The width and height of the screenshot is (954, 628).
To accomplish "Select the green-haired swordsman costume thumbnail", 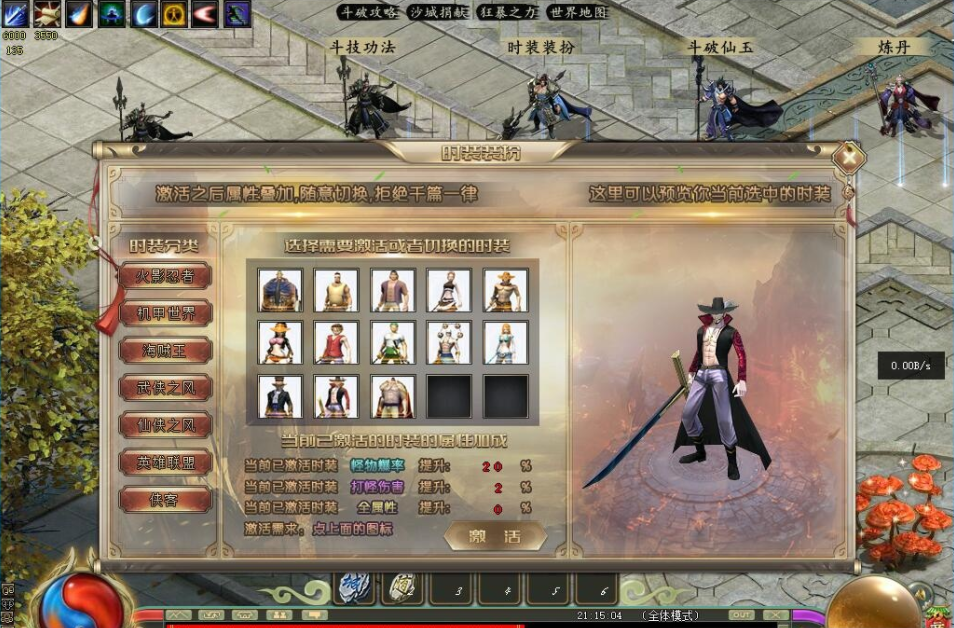I will [392, 342].
